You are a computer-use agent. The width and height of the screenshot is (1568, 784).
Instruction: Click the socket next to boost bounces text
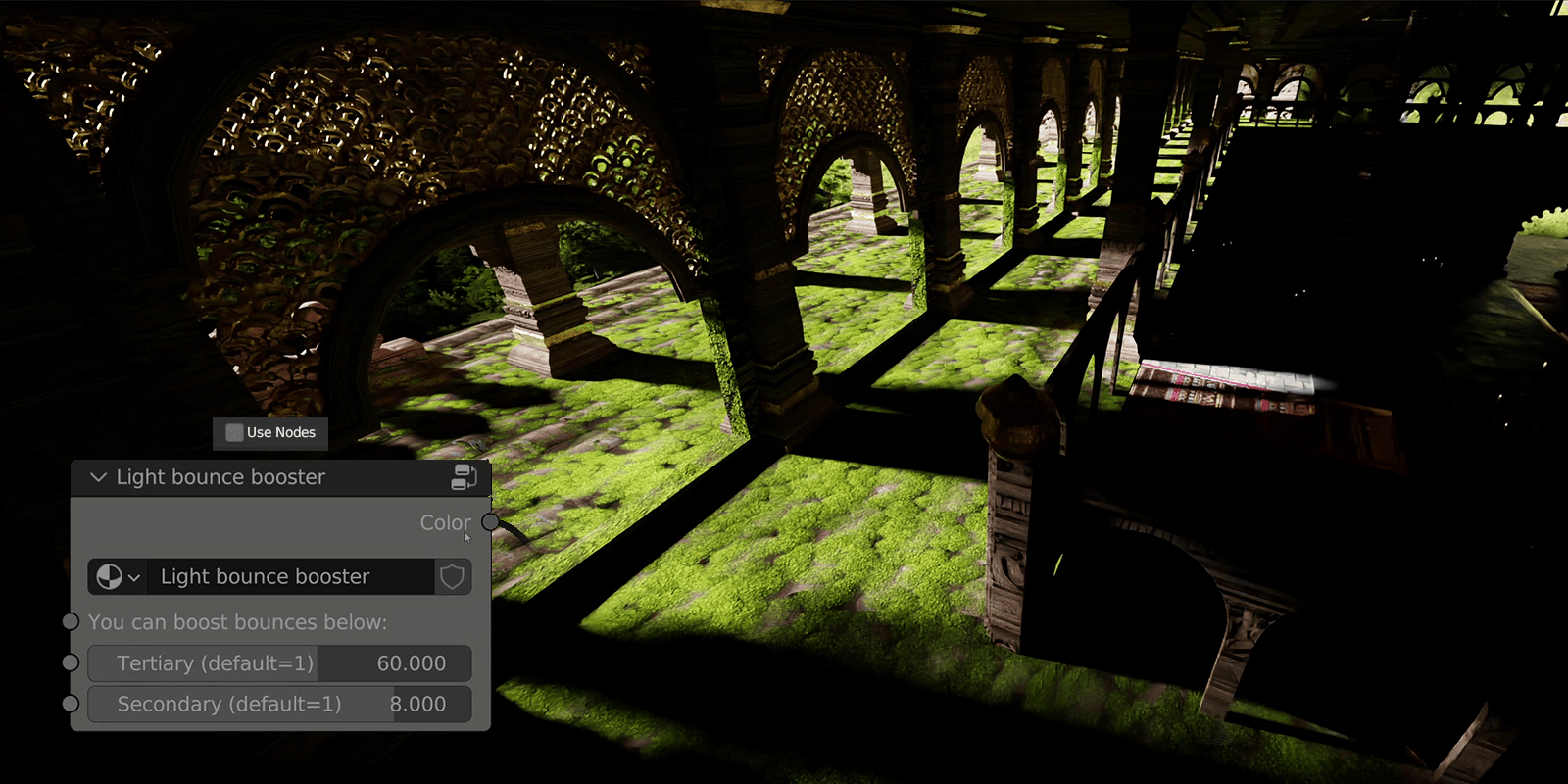[x=70, y=621]
